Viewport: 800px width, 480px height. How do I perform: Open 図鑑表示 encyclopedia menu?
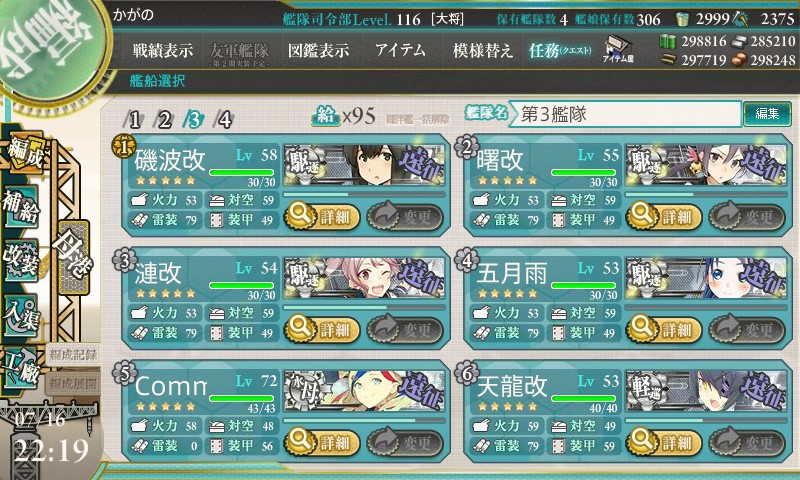pyautogui.click(x=319, y=50)
